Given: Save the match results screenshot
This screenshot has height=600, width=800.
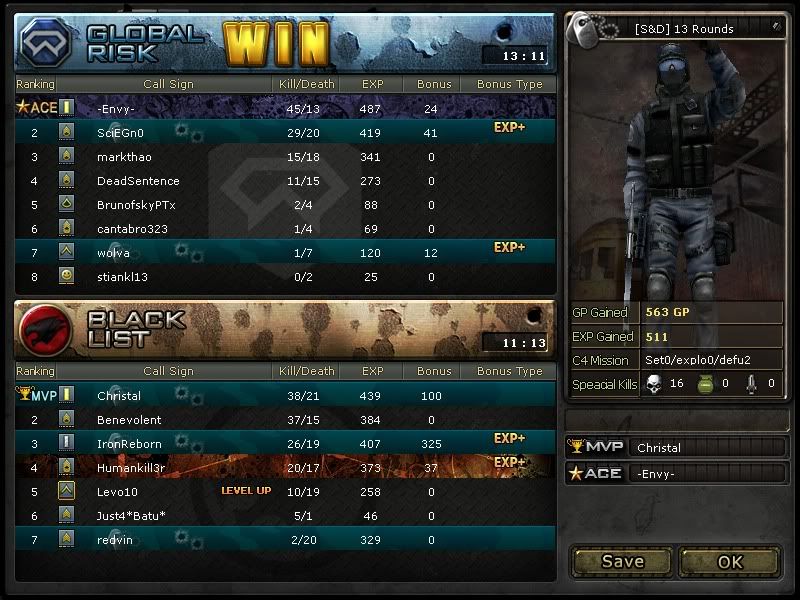Looking at the screenshot, I should click(x=622, y=561).
